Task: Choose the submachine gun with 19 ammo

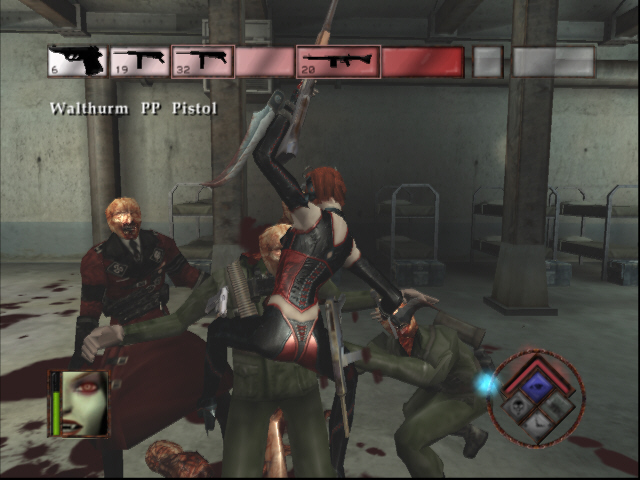Action: coord(139,62)
